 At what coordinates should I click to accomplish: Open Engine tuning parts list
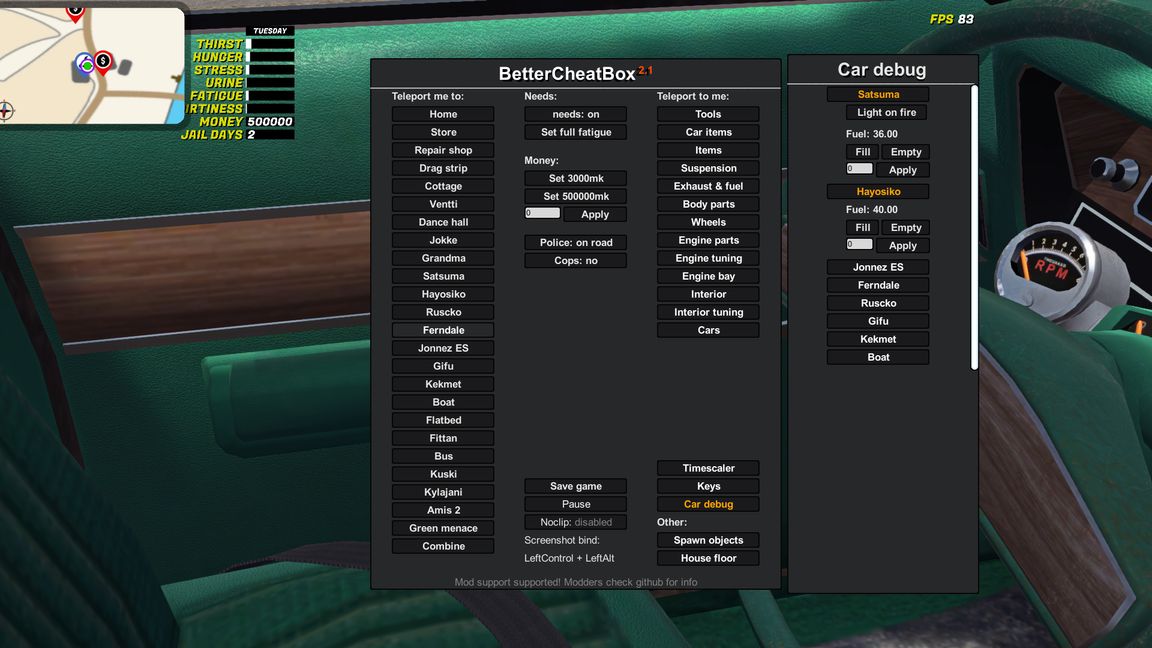click(708, 258)
